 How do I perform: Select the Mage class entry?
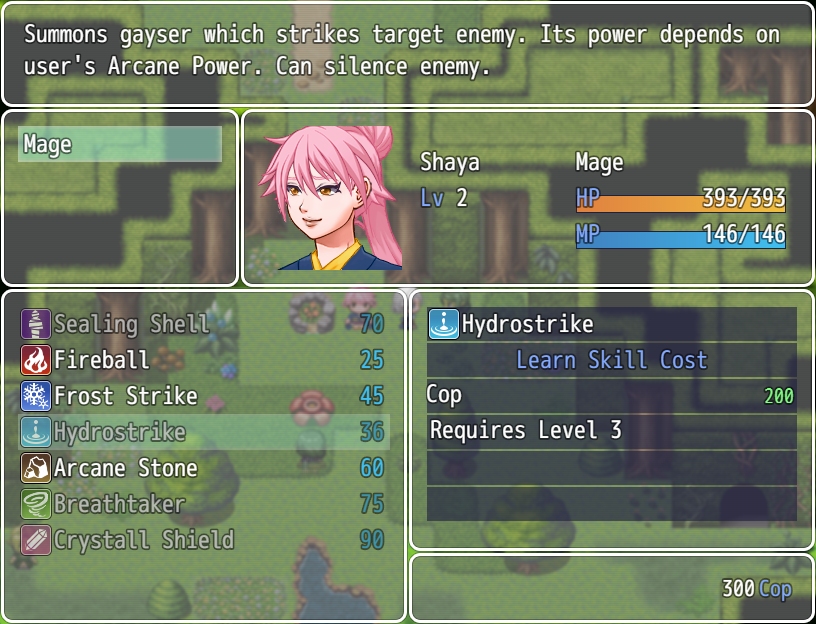point(120,144)
